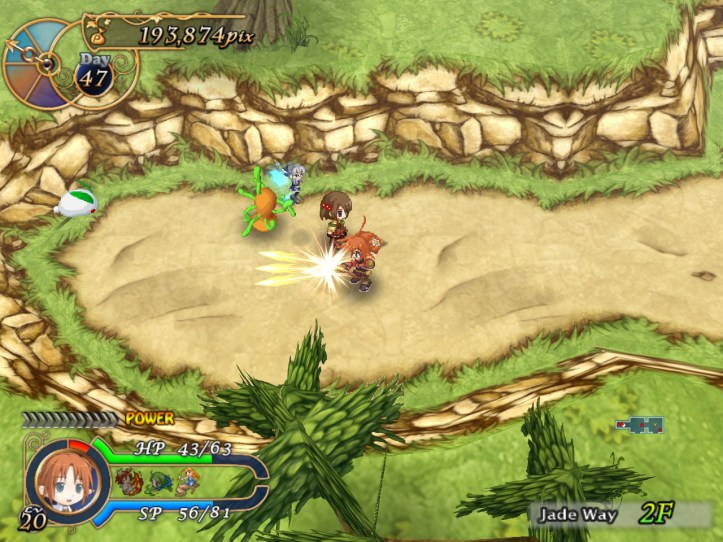
Task: Open the dungeon minimap
Action: pos(640,425)
